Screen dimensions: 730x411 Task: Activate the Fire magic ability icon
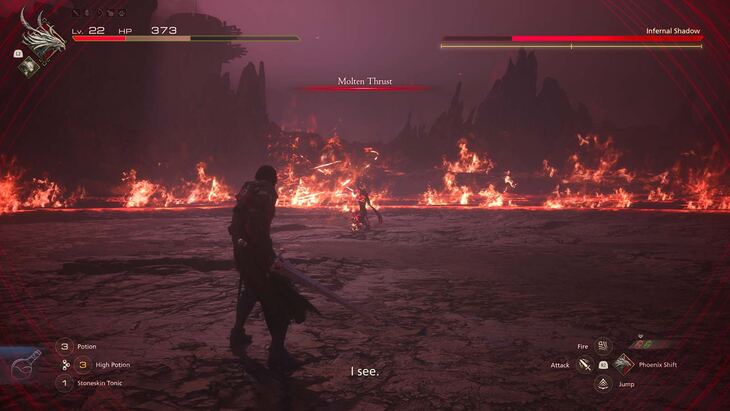point(603,346)
